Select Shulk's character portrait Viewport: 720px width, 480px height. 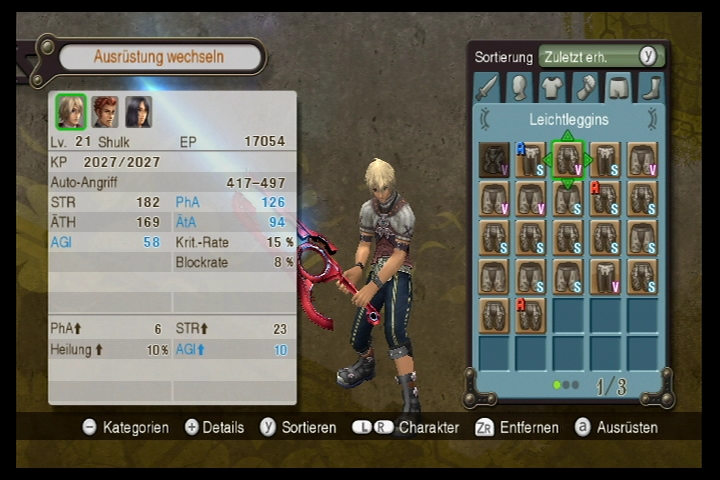[x=70, y=111]
